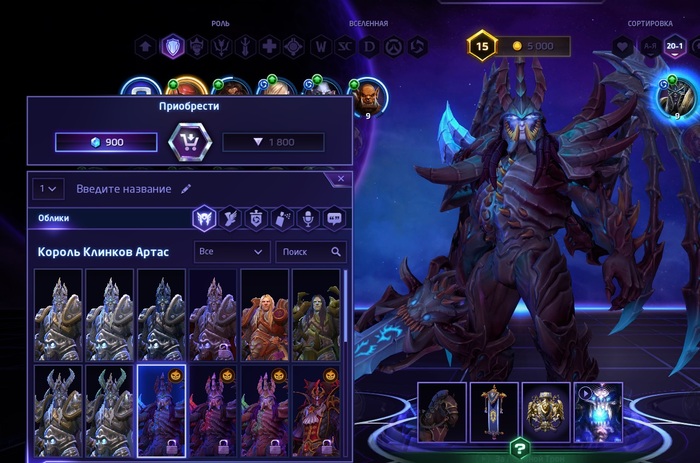Toggle the heart favorites sort button
The width and height of the screenshot is (700, 463).
tap(623, 45)
